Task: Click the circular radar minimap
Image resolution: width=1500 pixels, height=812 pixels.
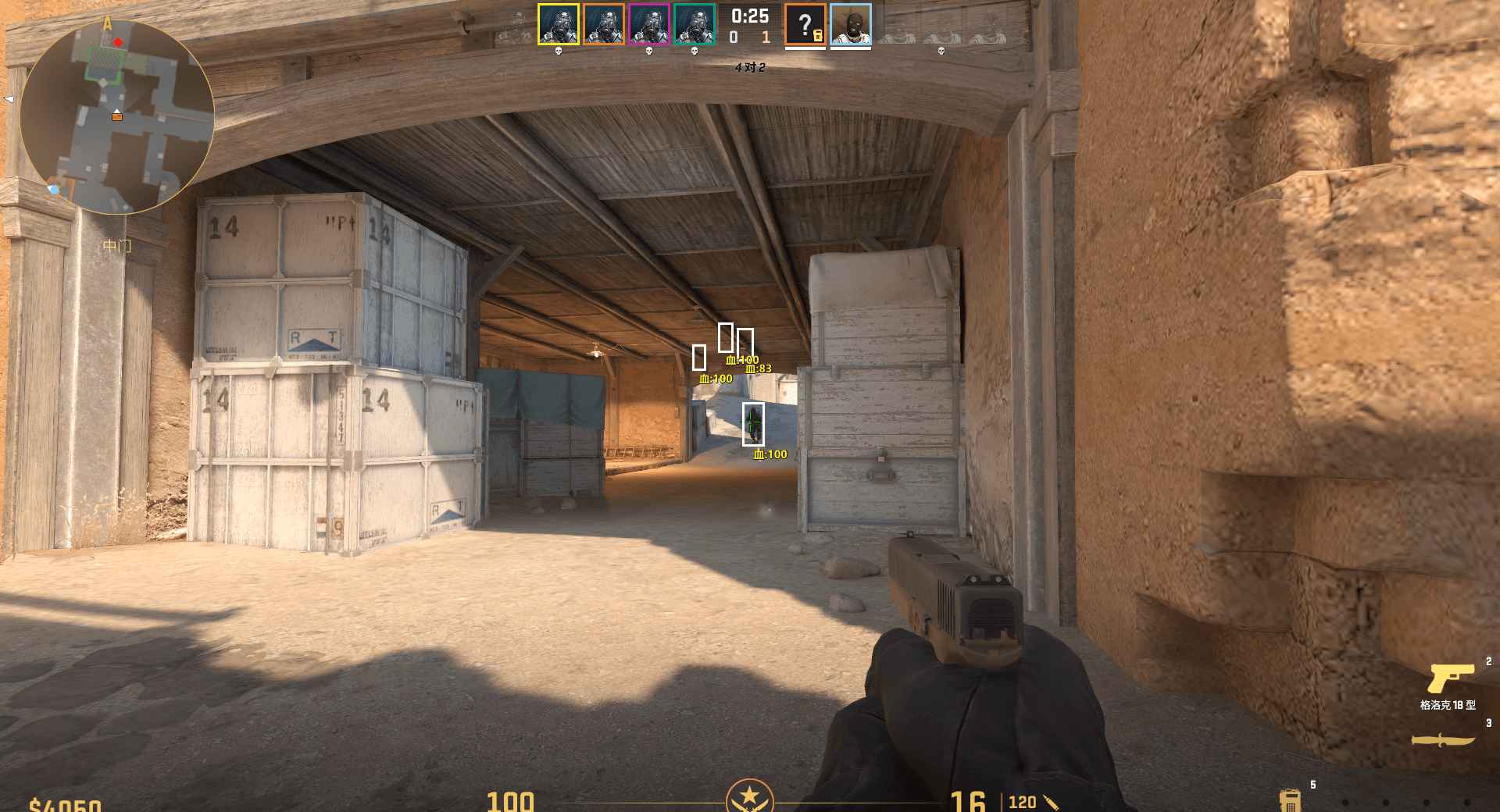Action: [117, 117]
